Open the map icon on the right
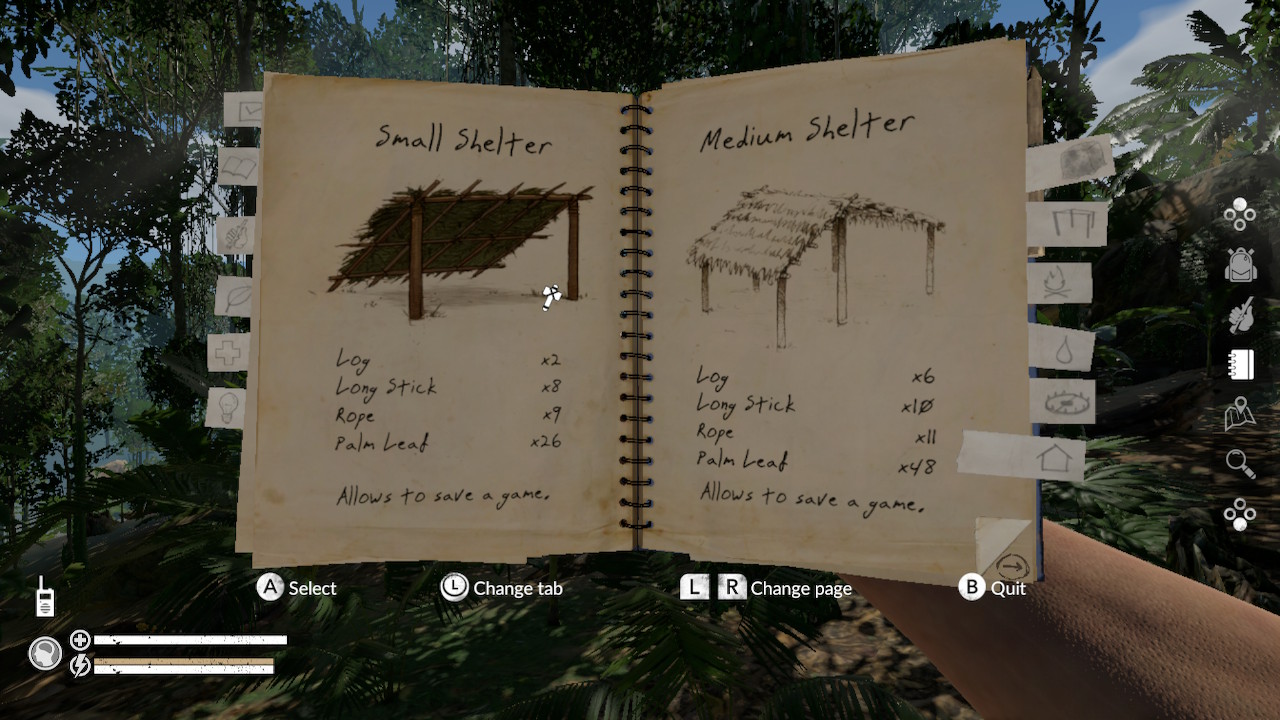The width and height of the screenshot is (1280, 720). pyautogui.click(x=1238, y=415)
